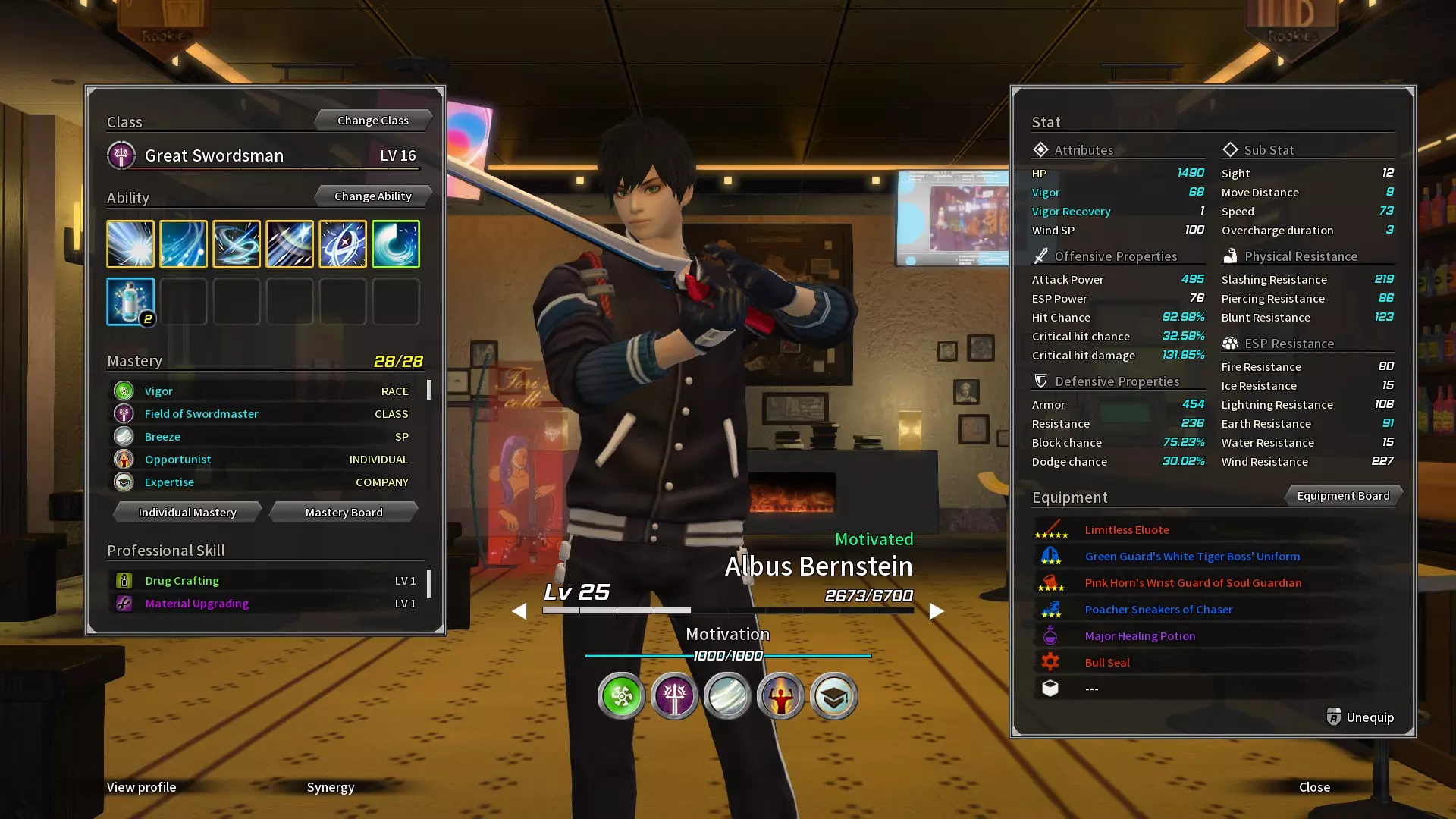Image resolution: width=1456 pixels, height=819 pixels.
Task: Select the Drug Crafting professional skill
Action: 182,581
